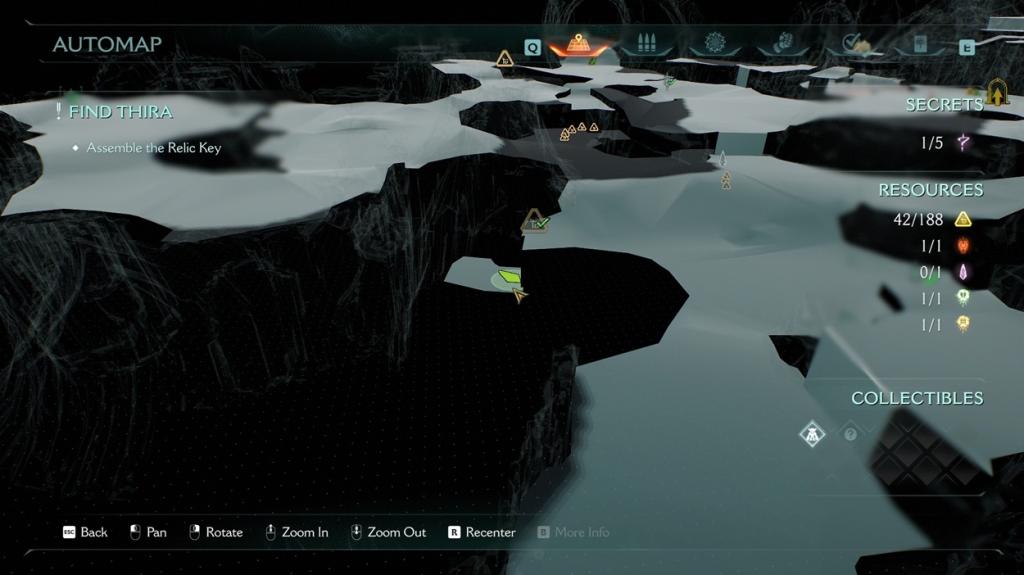Choose the Zoom Out control
The image size is (1024, 575).
(x=397, y=532)
